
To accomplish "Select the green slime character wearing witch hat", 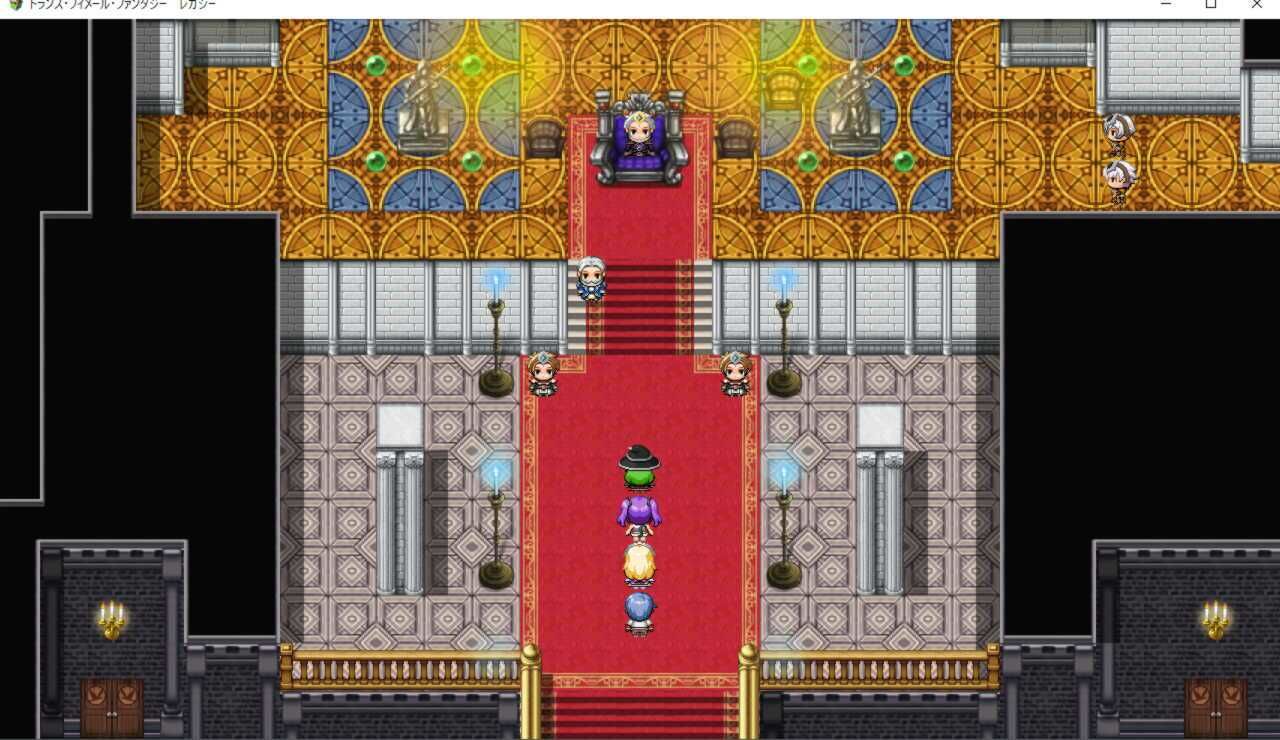I will click(x=642, y=465).
